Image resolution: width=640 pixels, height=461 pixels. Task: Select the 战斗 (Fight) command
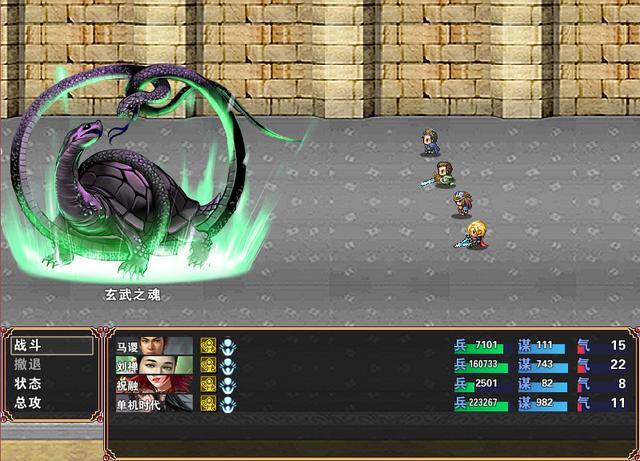click(28, 346)
